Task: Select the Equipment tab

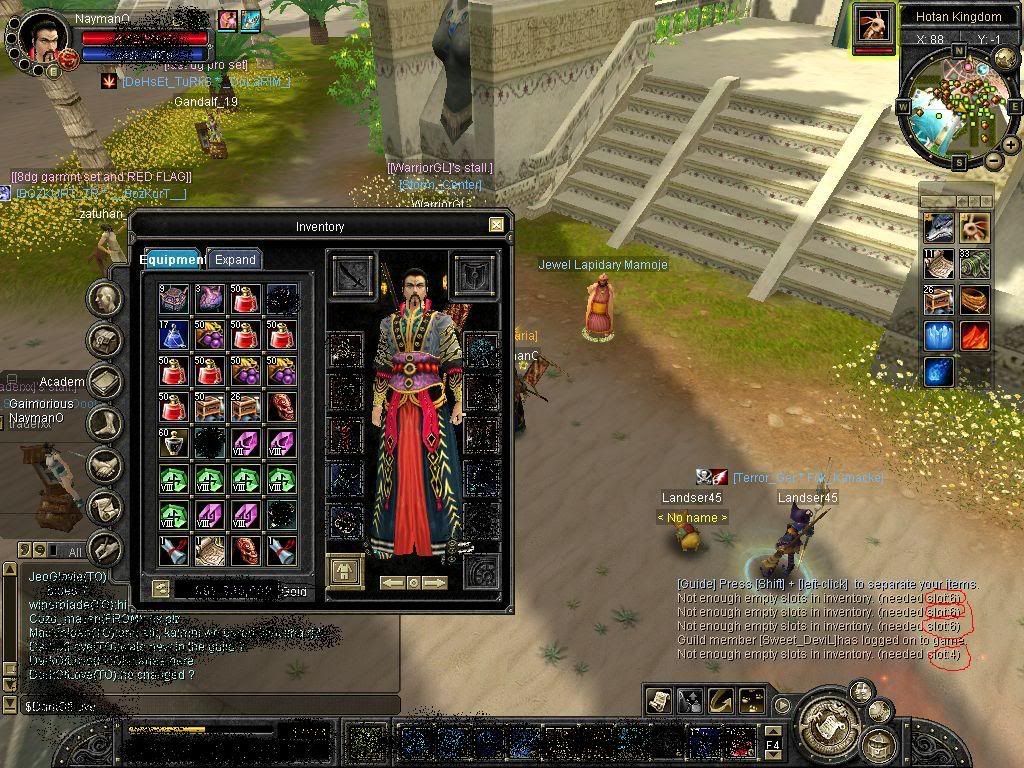Action: point(172,259)
